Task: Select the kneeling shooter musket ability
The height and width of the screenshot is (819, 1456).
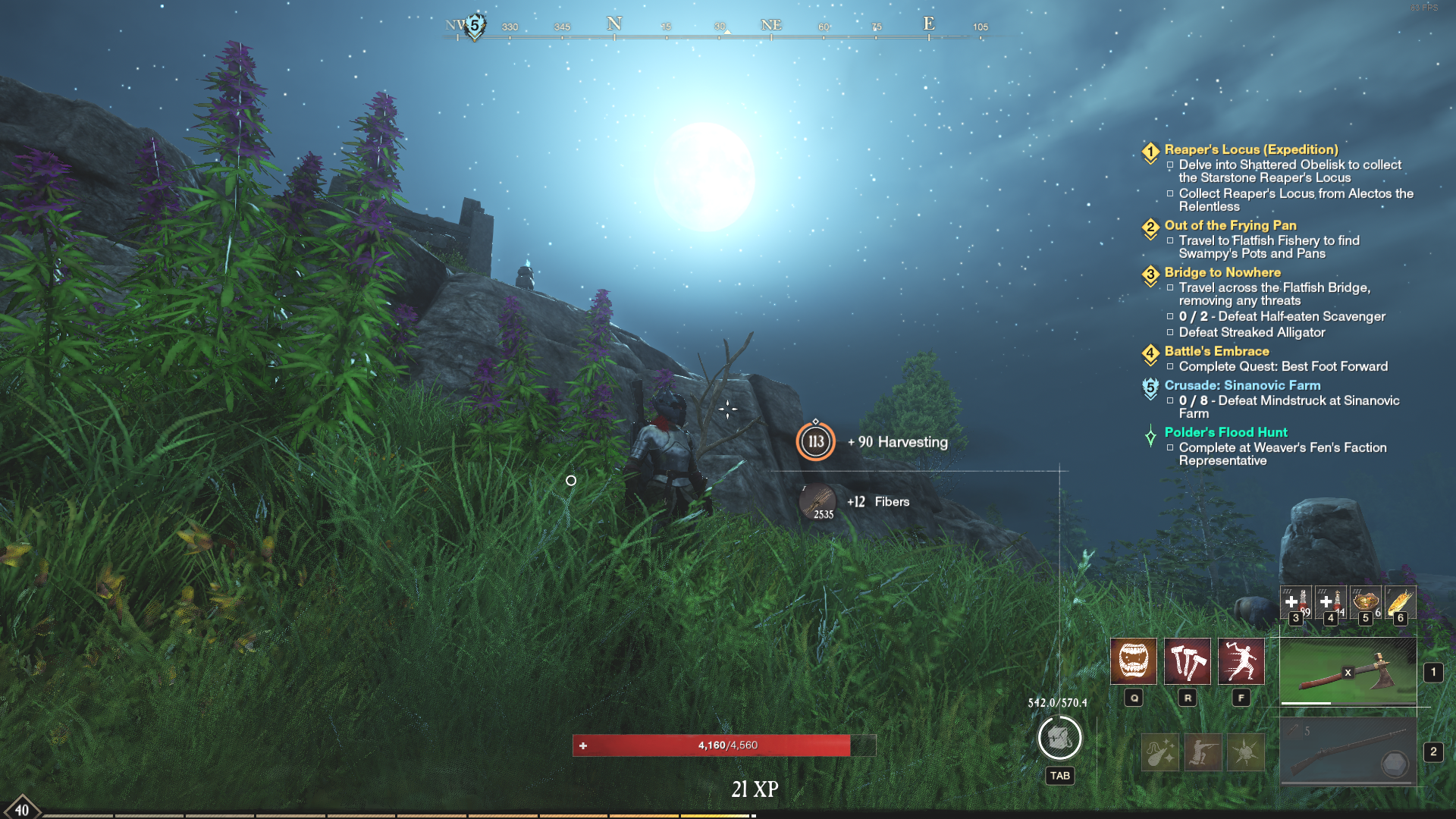Action: tap(1203, 752)
